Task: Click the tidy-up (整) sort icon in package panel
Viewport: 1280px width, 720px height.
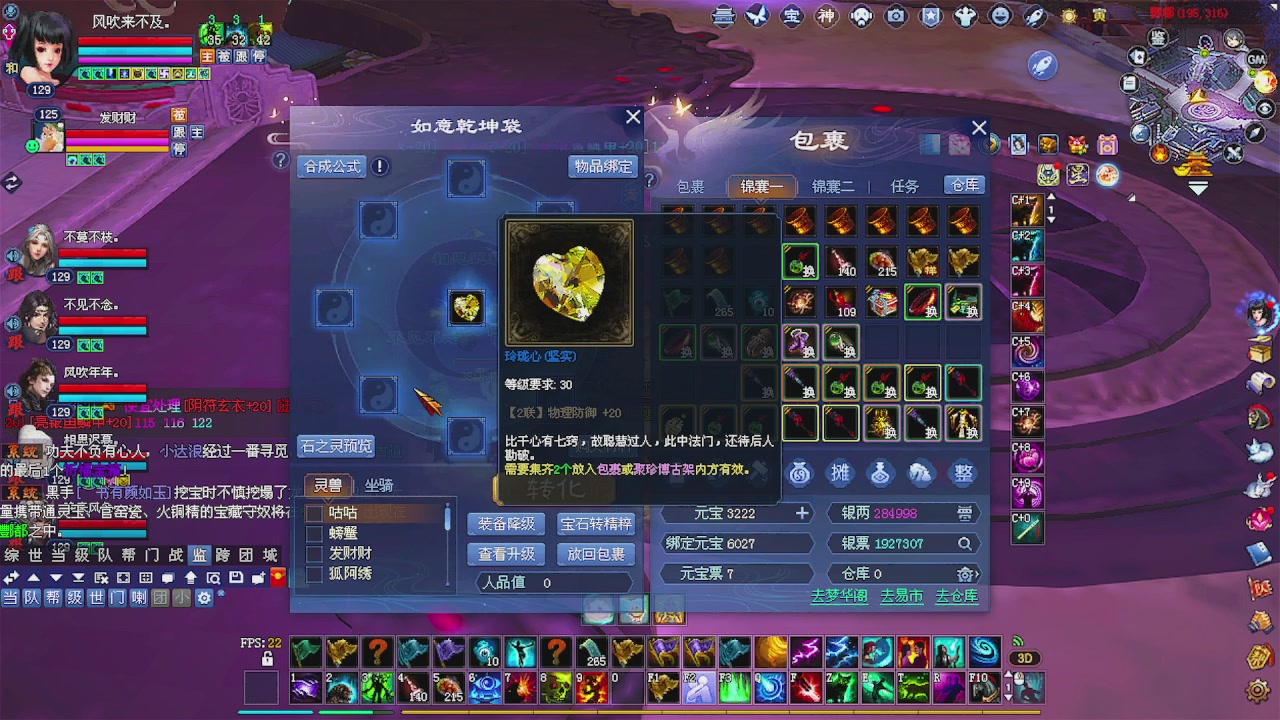Action: (962, 473)
